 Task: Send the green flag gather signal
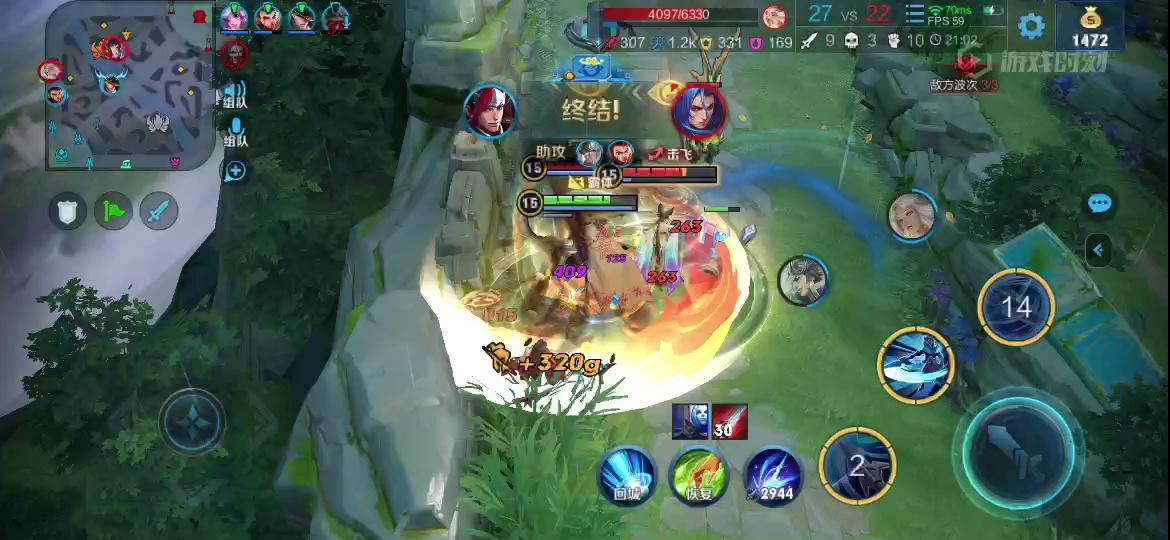pyautogui.click(x=114, y=210)
